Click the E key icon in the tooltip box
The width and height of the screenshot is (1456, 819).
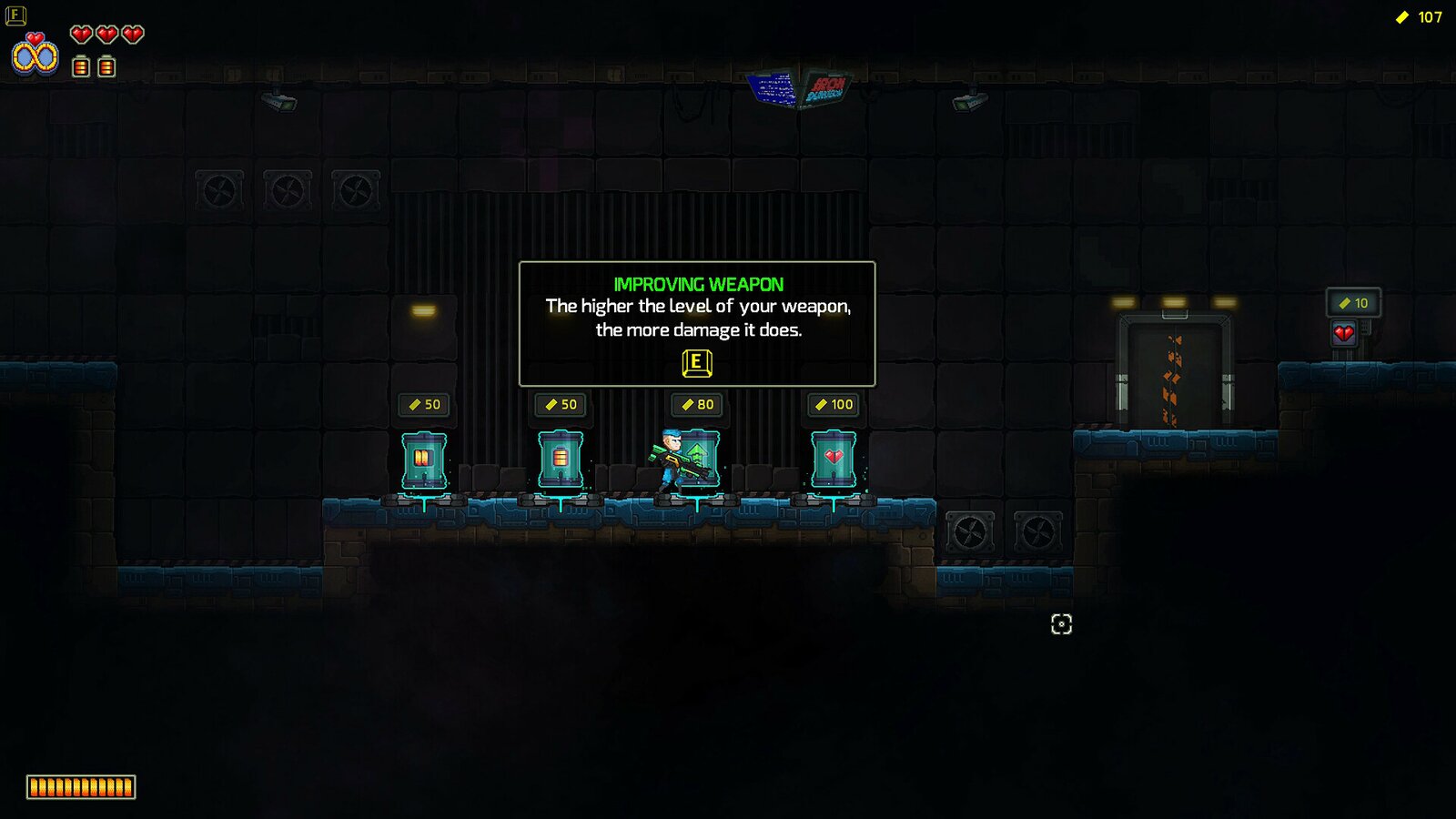click(x=696, y=362)
